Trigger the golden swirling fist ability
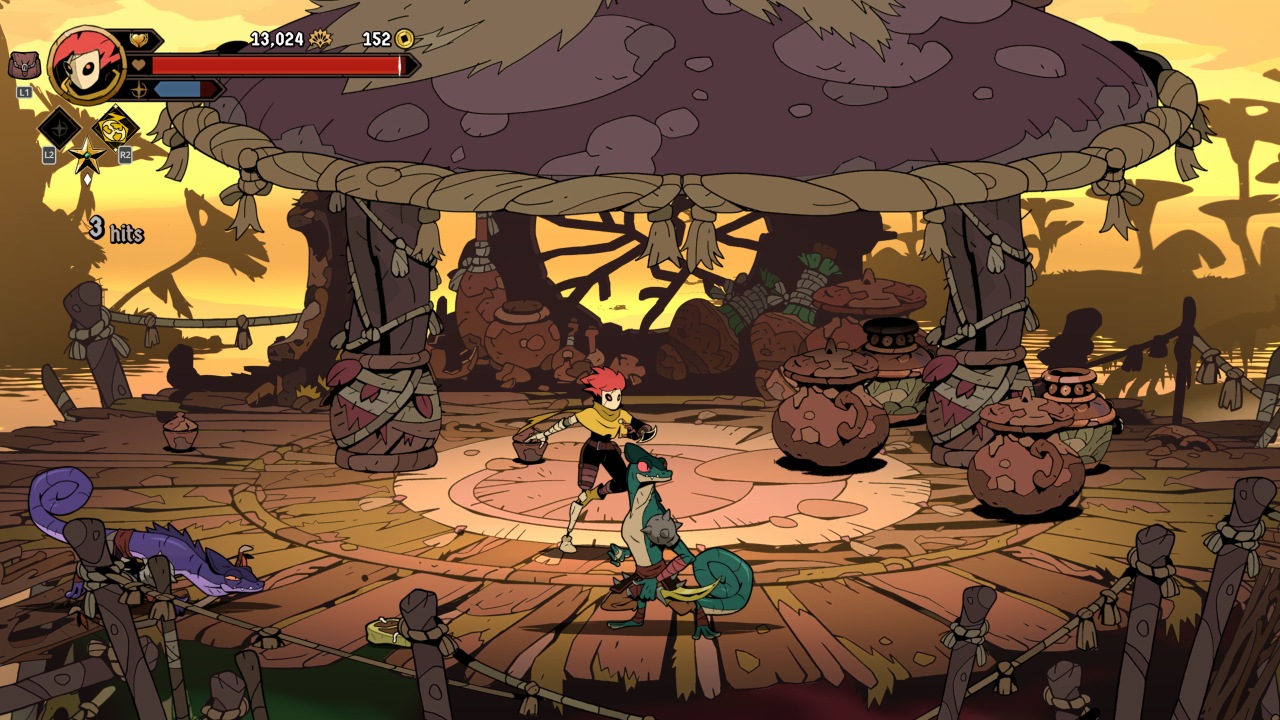 click(x=115, y=127)
